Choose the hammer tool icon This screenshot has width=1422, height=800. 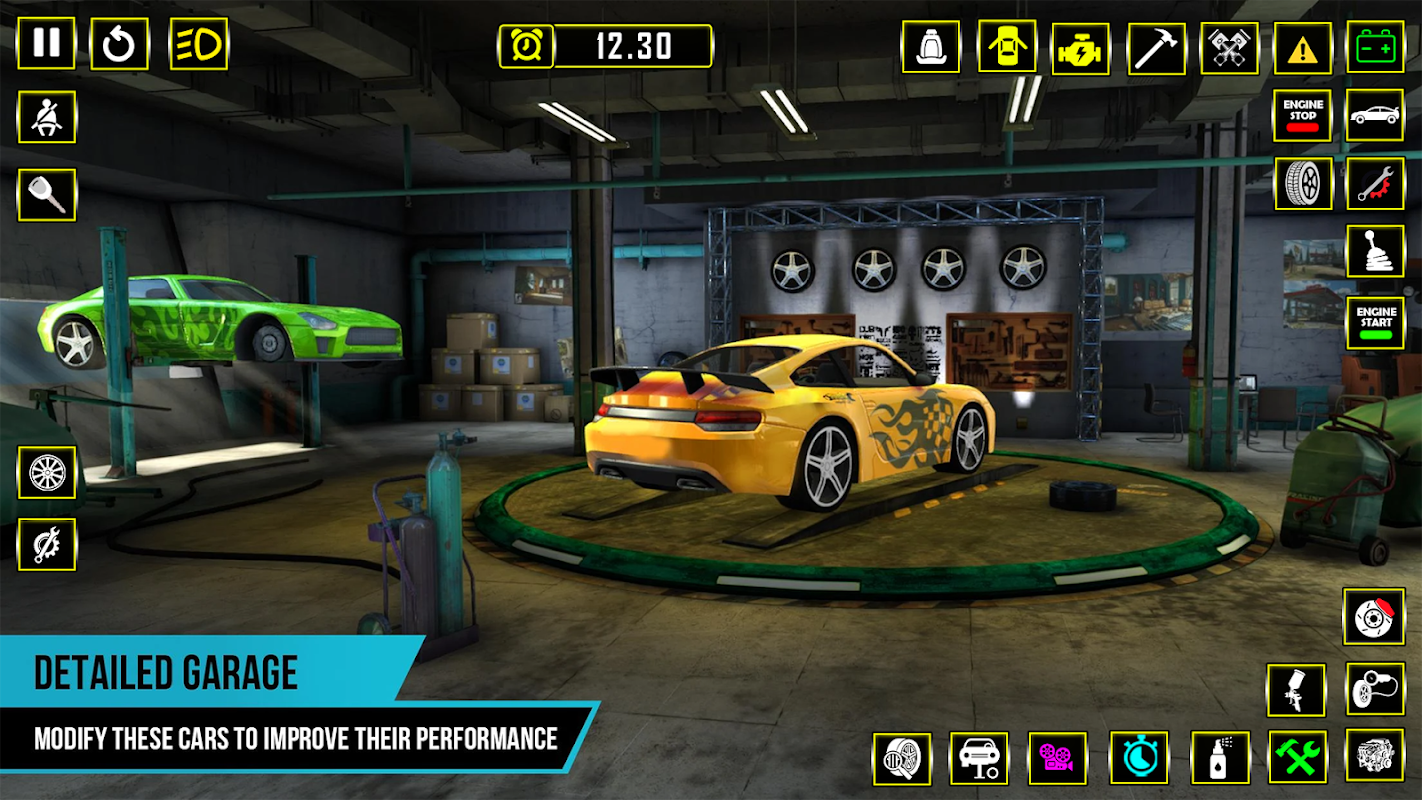tap(1156, 47)
